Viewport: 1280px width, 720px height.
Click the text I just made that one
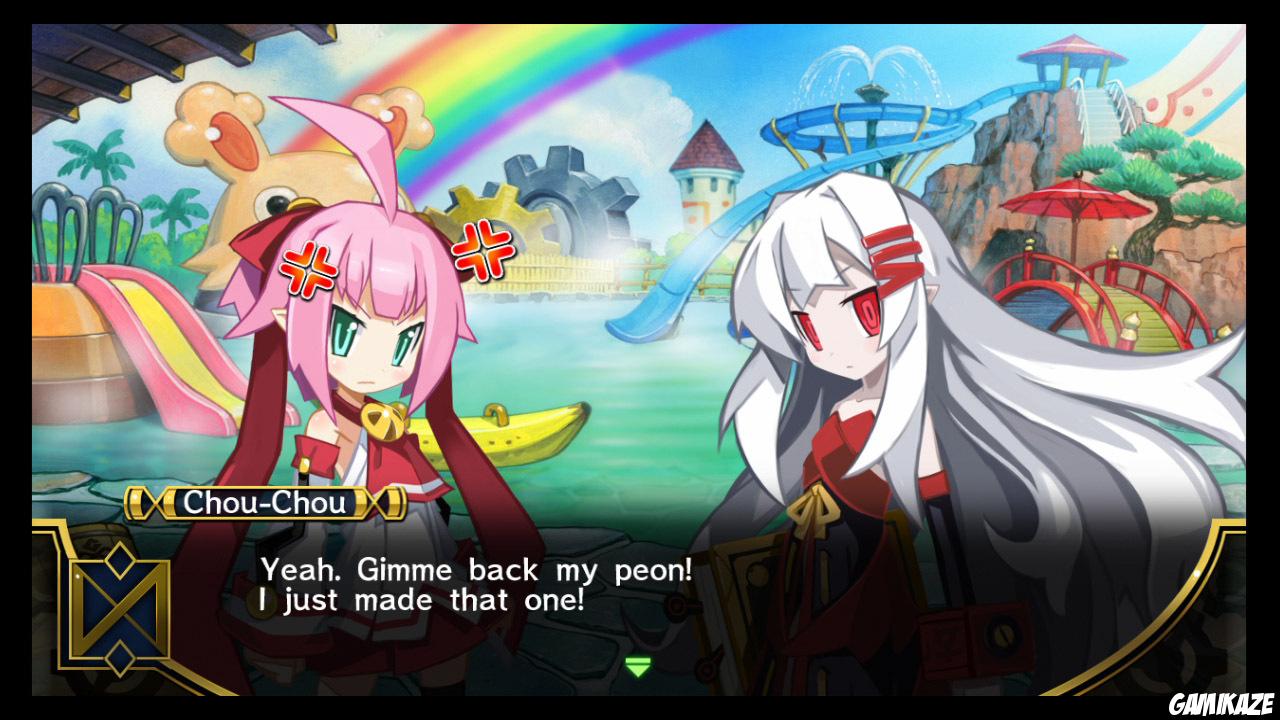click(x=420, y=600)
